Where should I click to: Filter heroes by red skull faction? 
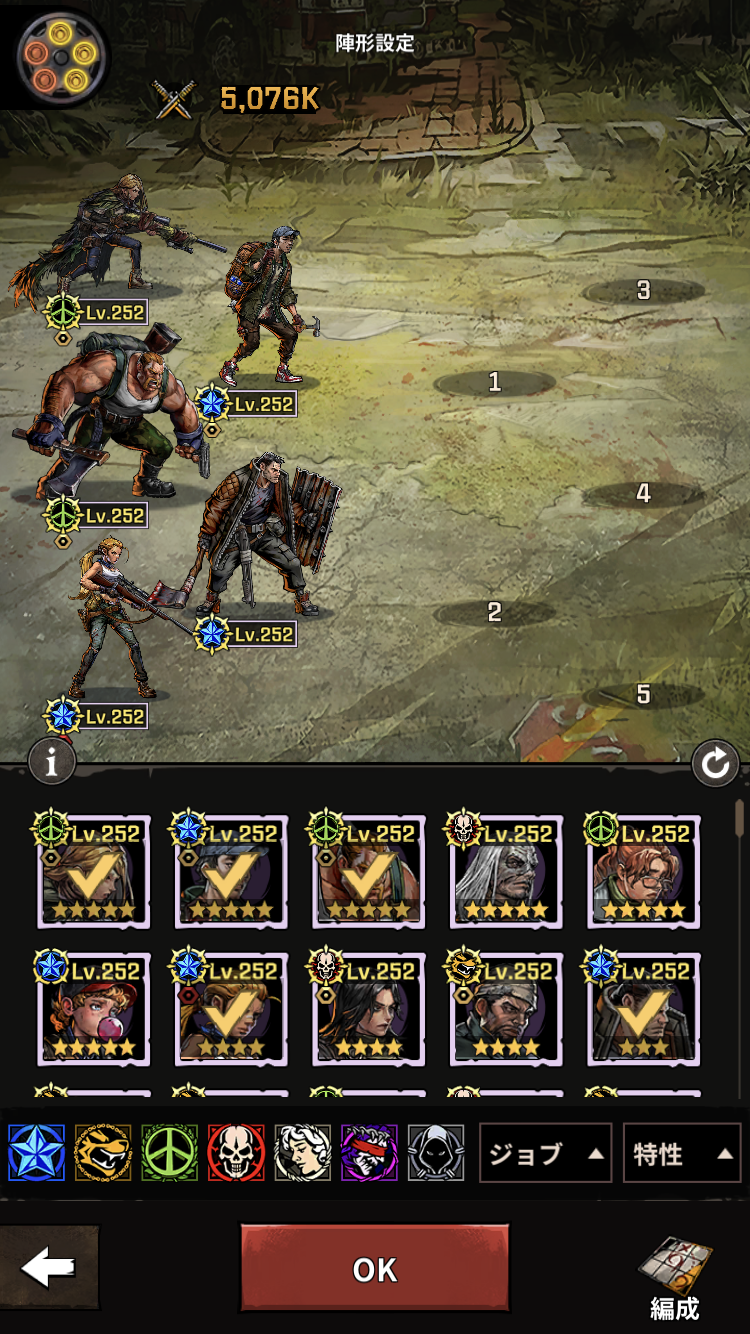[236, 1153]
